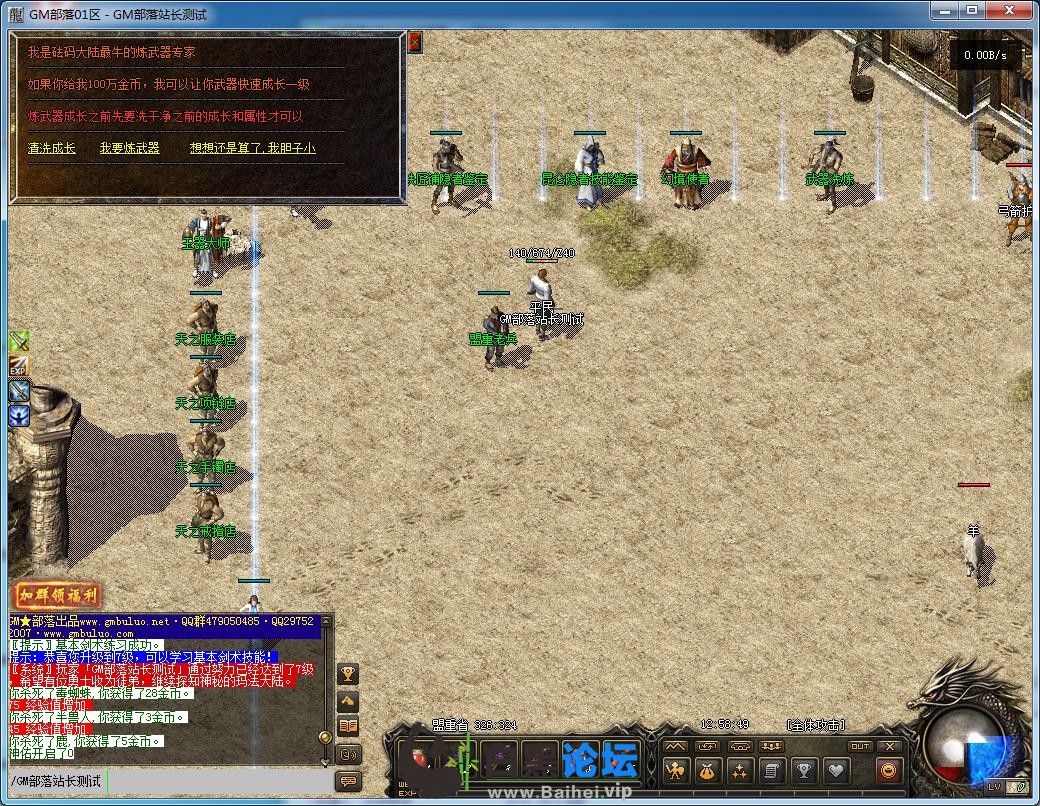Open the scroll document icon
1040x806 pixels.
click(771, 771)
